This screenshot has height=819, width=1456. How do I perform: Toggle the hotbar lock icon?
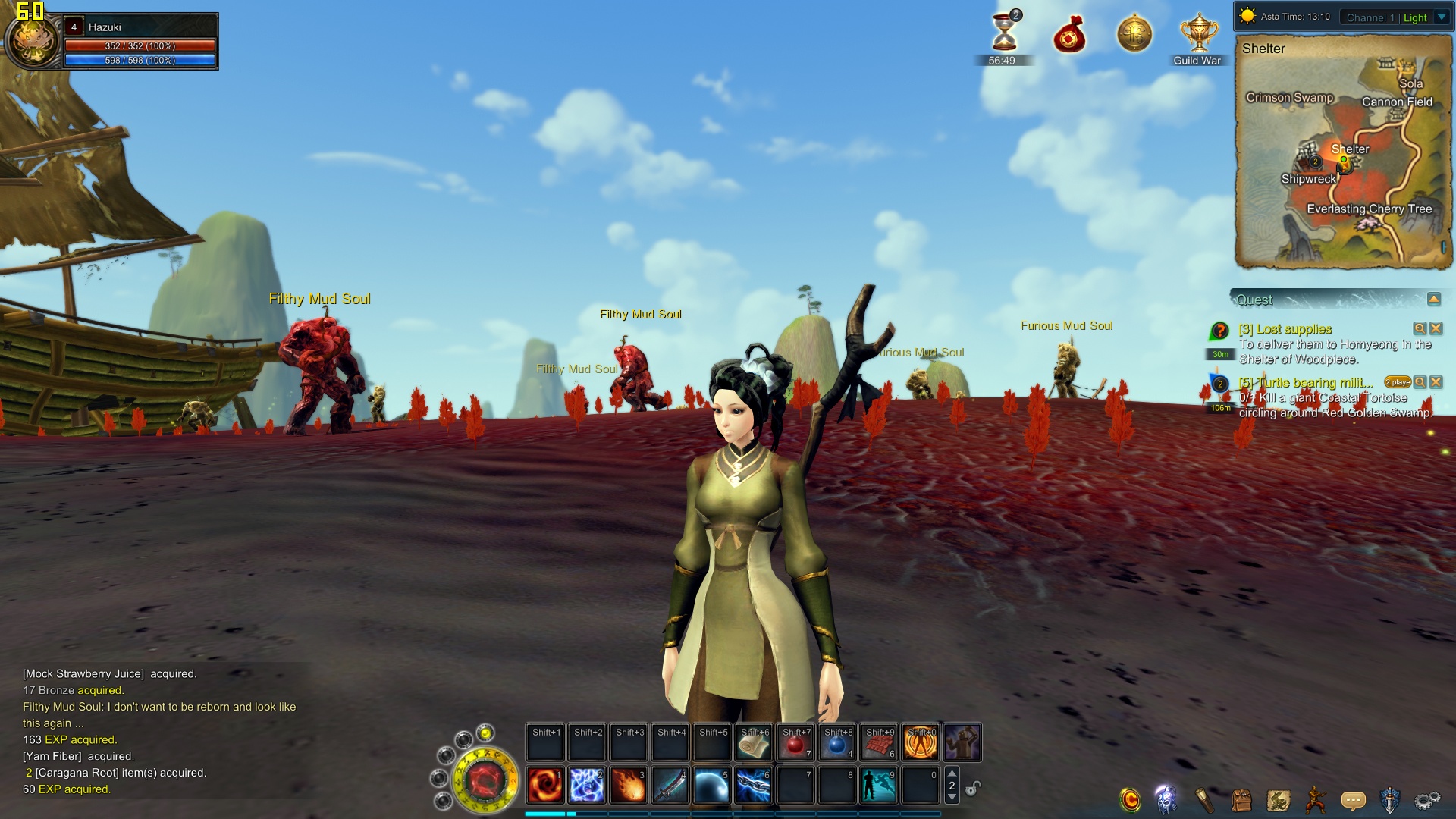pos(973,788)
